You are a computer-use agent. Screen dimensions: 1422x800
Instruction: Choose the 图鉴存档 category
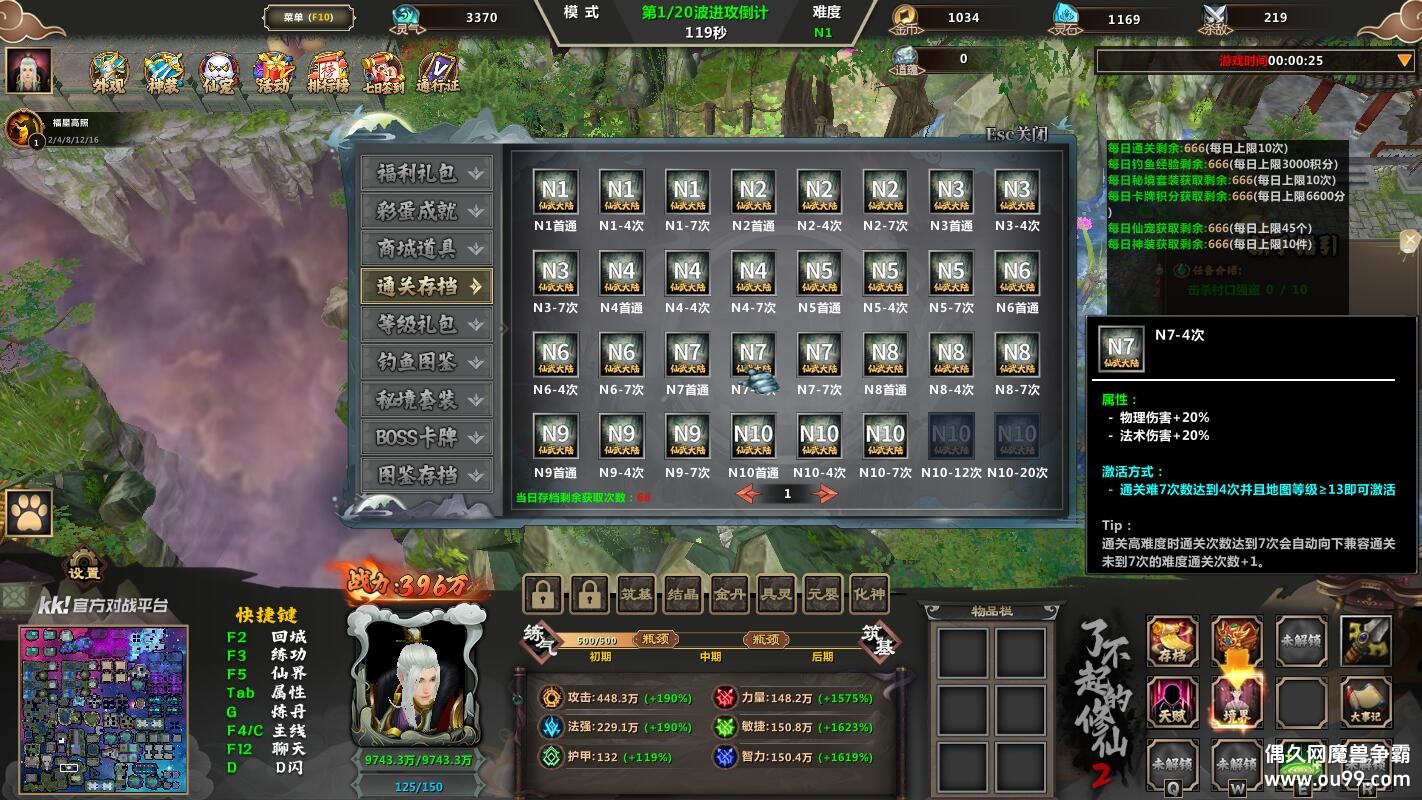click(426, 475)
